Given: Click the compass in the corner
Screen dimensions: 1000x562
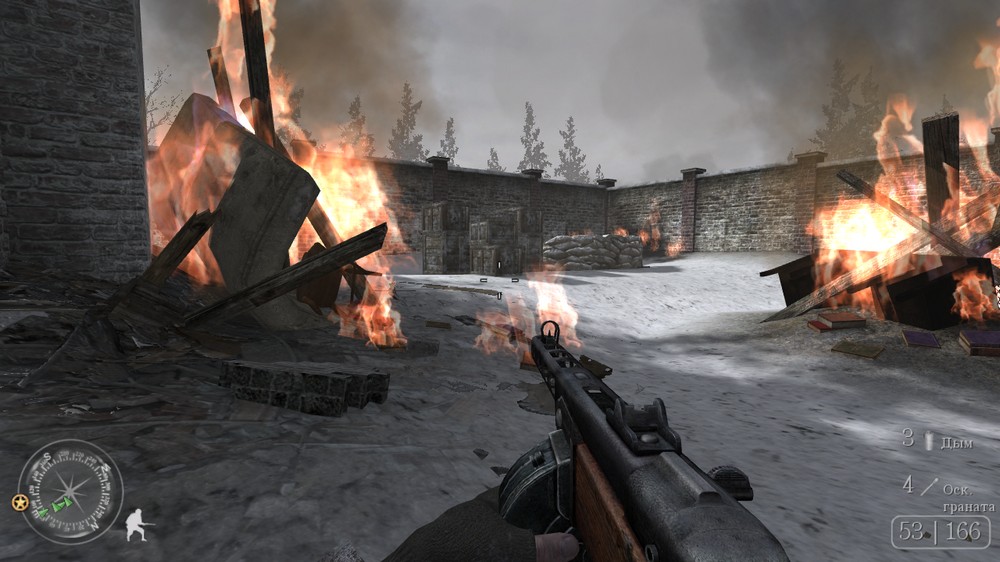Looking at the screenshot, I should click(70, 491).
